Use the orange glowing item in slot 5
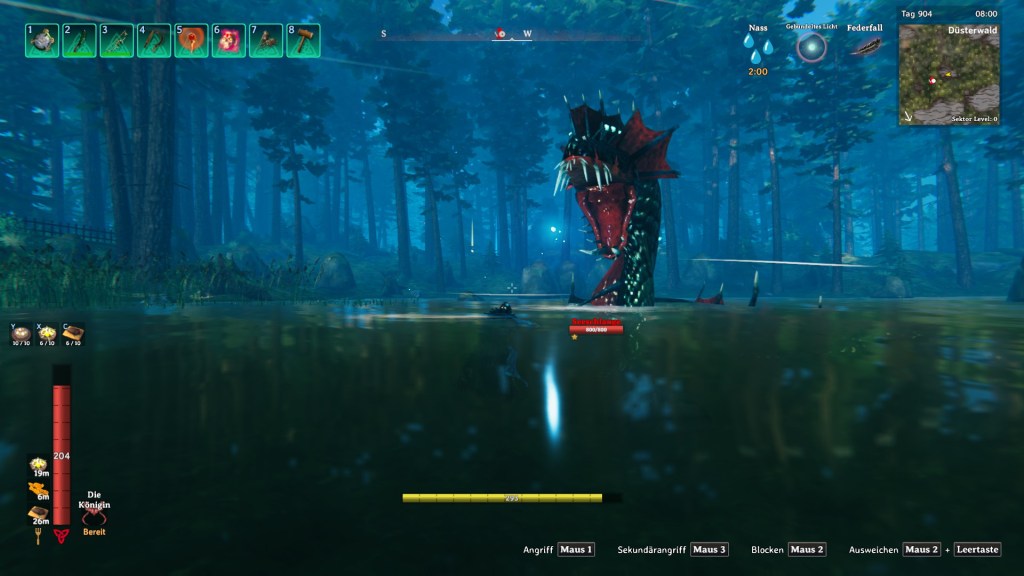This screenshot has height=576, width=1024. 191,40
